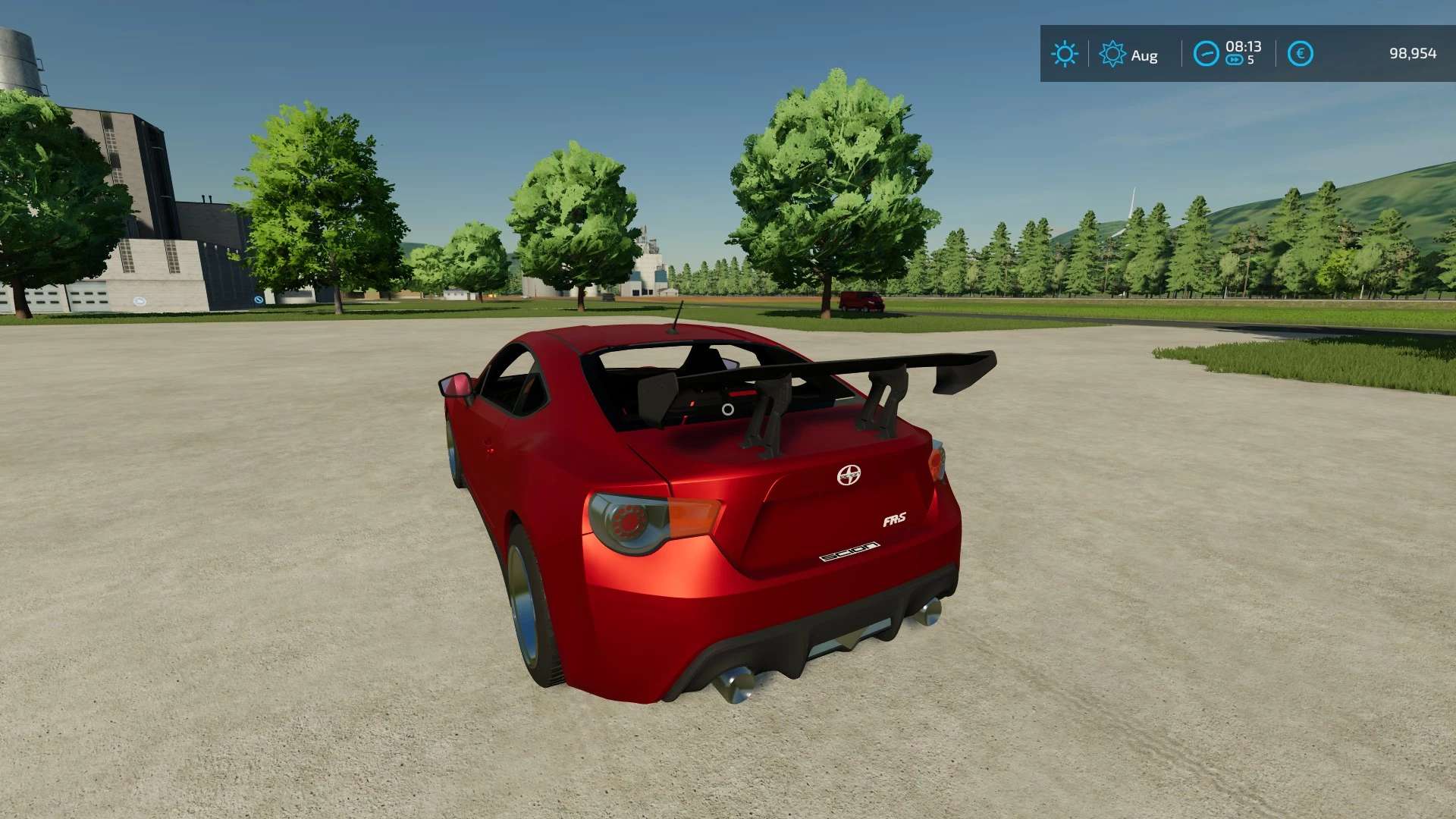The height and width of the screenshot is (819, 1456).
Task: Select the August season icon
Action: tap(1112, 54)
